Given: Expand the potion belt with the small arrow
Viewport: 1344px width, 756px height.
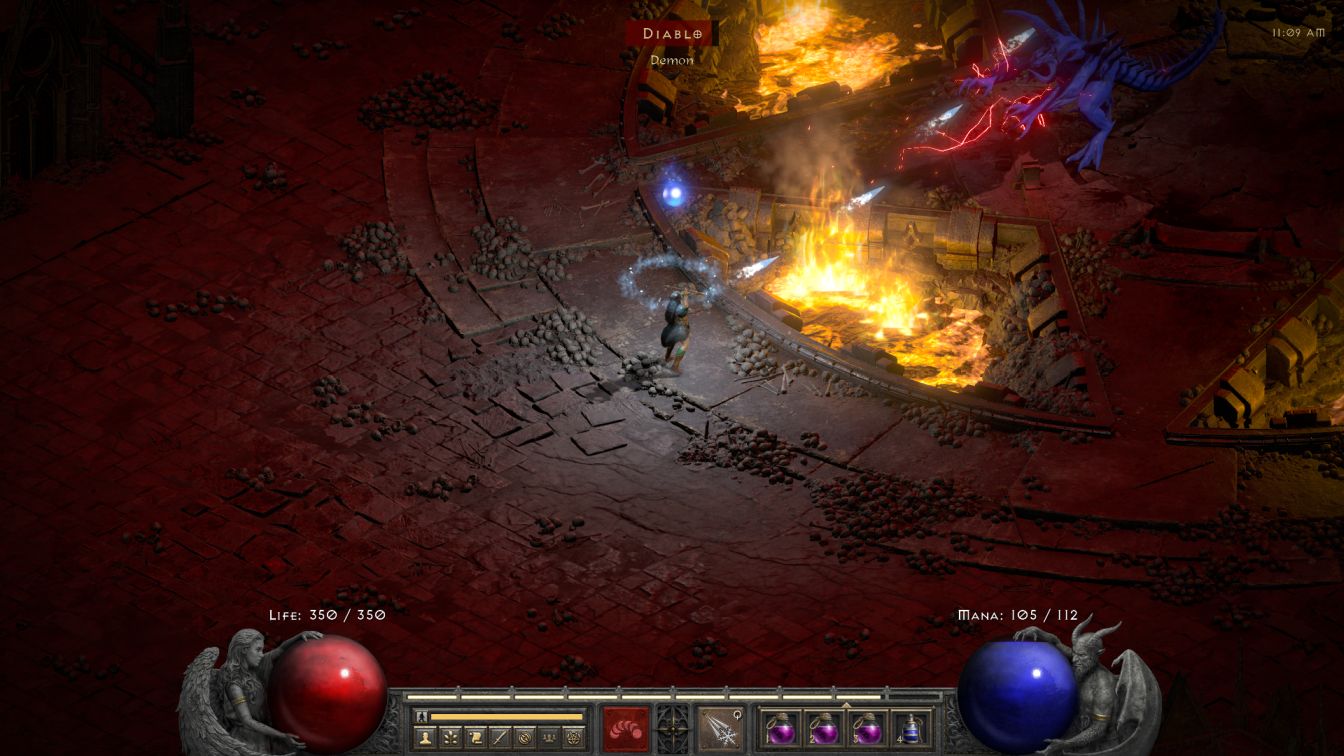Looking at the screenshot, I should (x=847, y=704).
